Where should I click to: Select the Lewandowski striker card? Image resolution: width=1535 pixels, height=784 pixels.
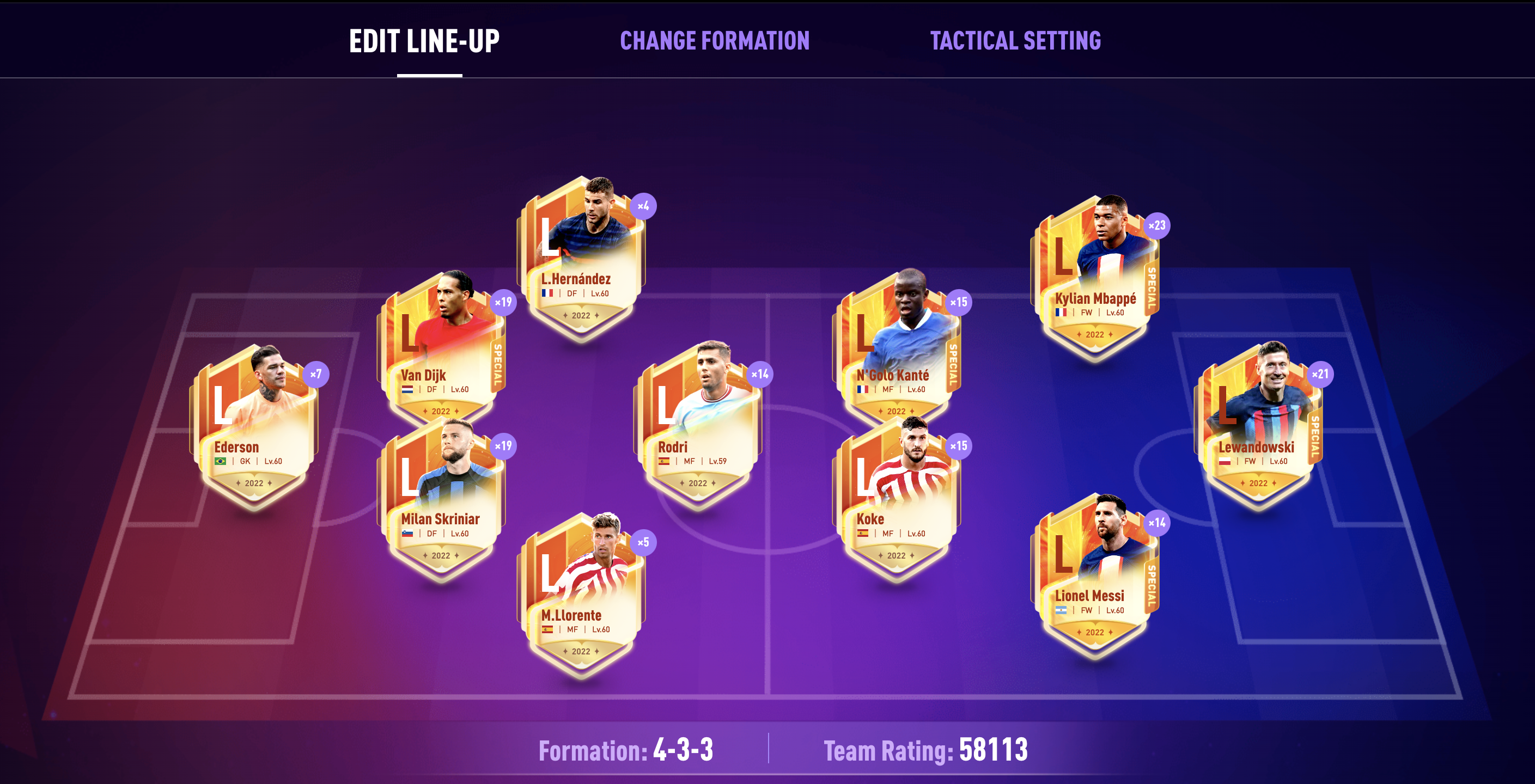tap(1258, 429)
